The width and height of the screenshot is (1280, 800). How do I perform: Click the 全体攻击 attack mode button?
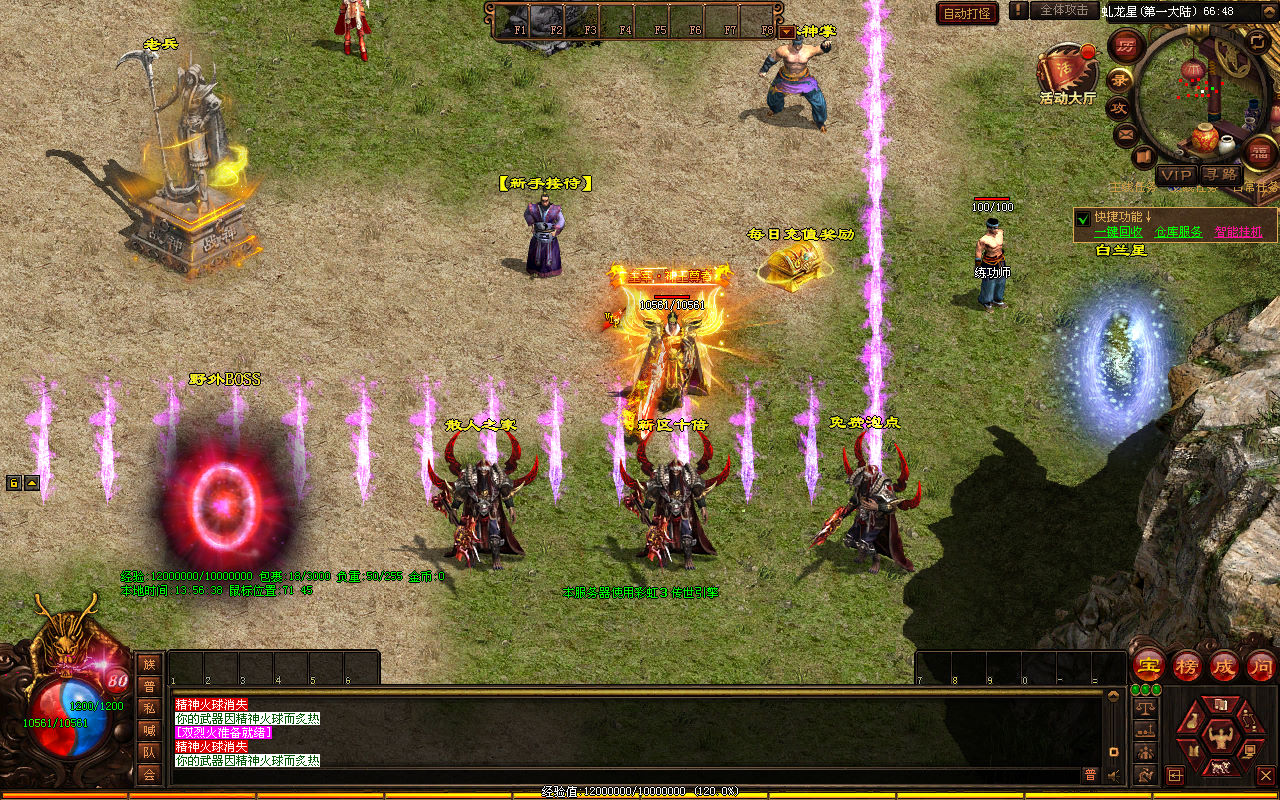tap(1064, 10)
